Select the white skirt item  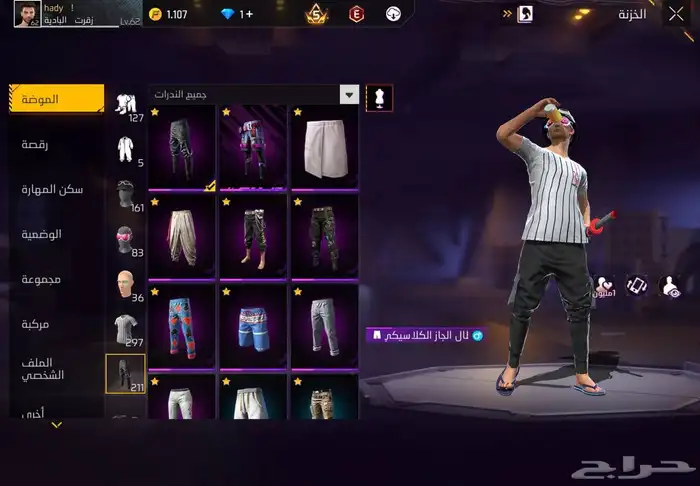click(324, 147)
